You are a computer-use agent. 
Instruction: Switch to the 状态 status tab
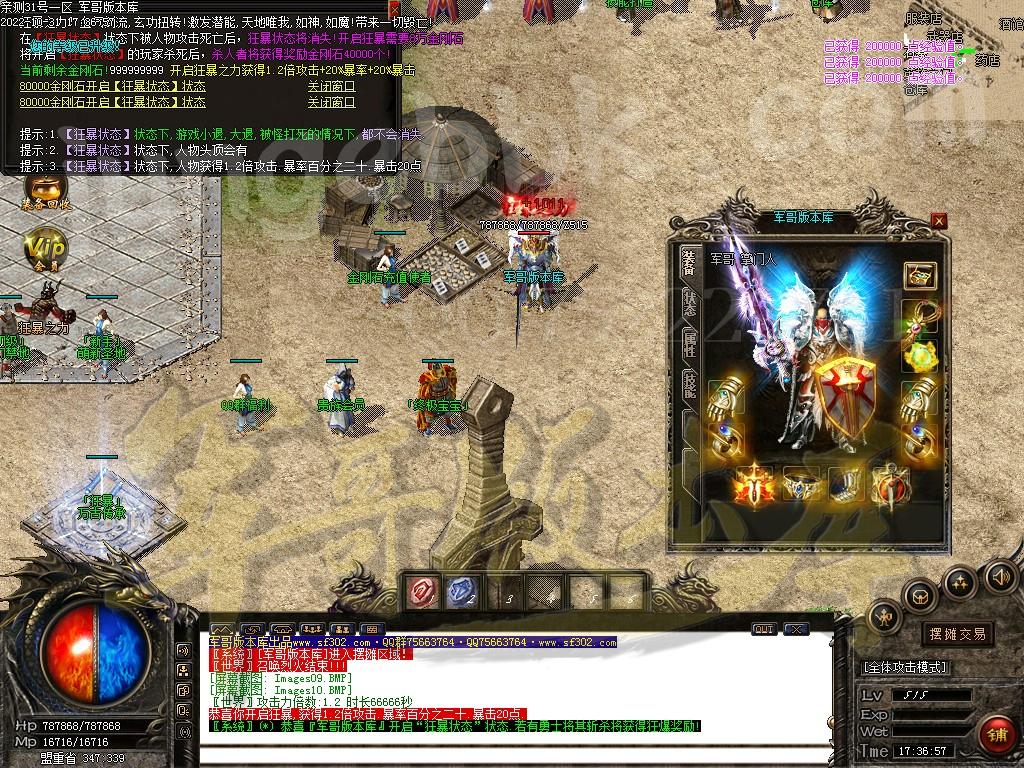689,304
